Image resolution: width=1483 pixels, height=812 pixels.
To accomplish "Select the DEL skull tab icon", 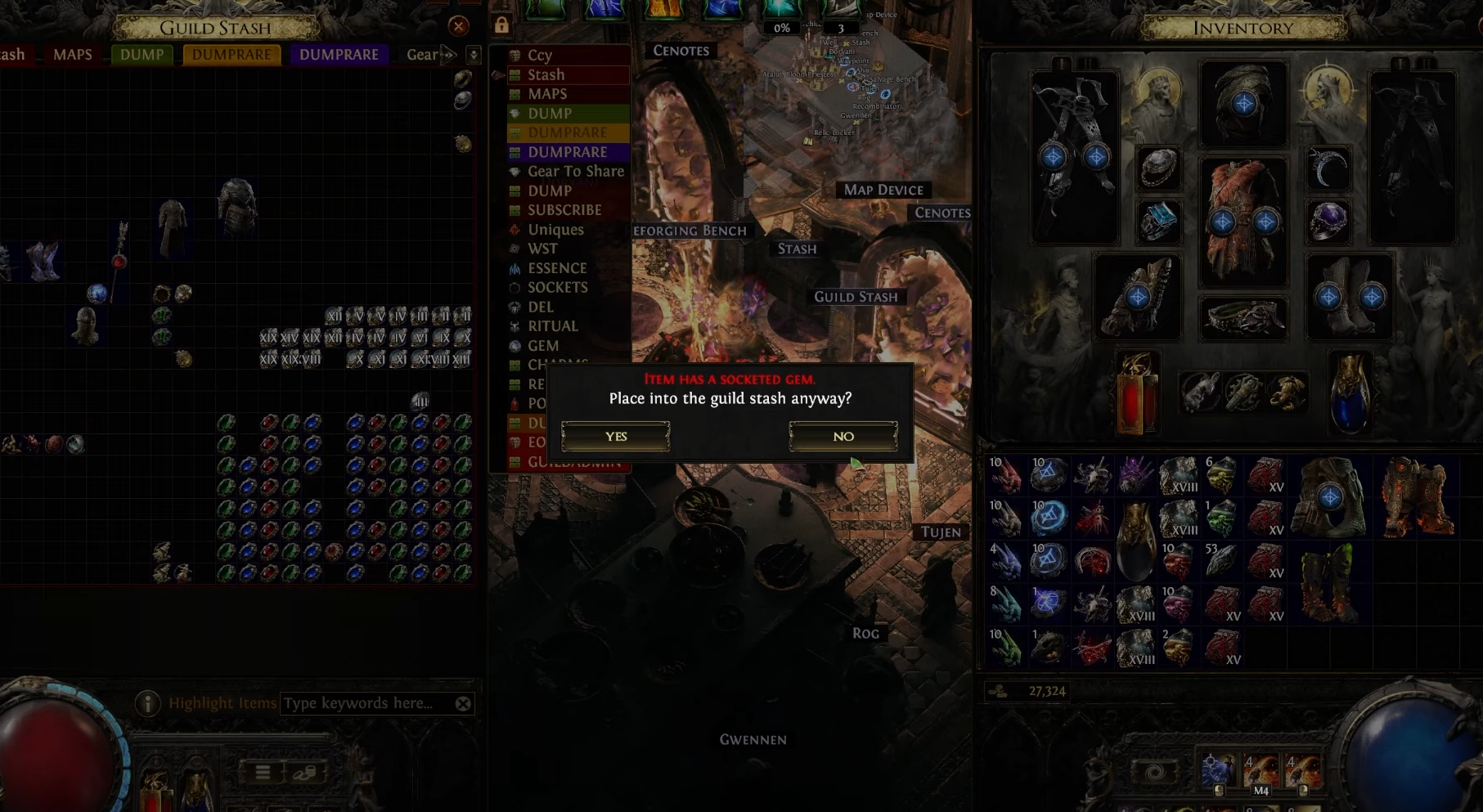I will (x=513, y=307).
